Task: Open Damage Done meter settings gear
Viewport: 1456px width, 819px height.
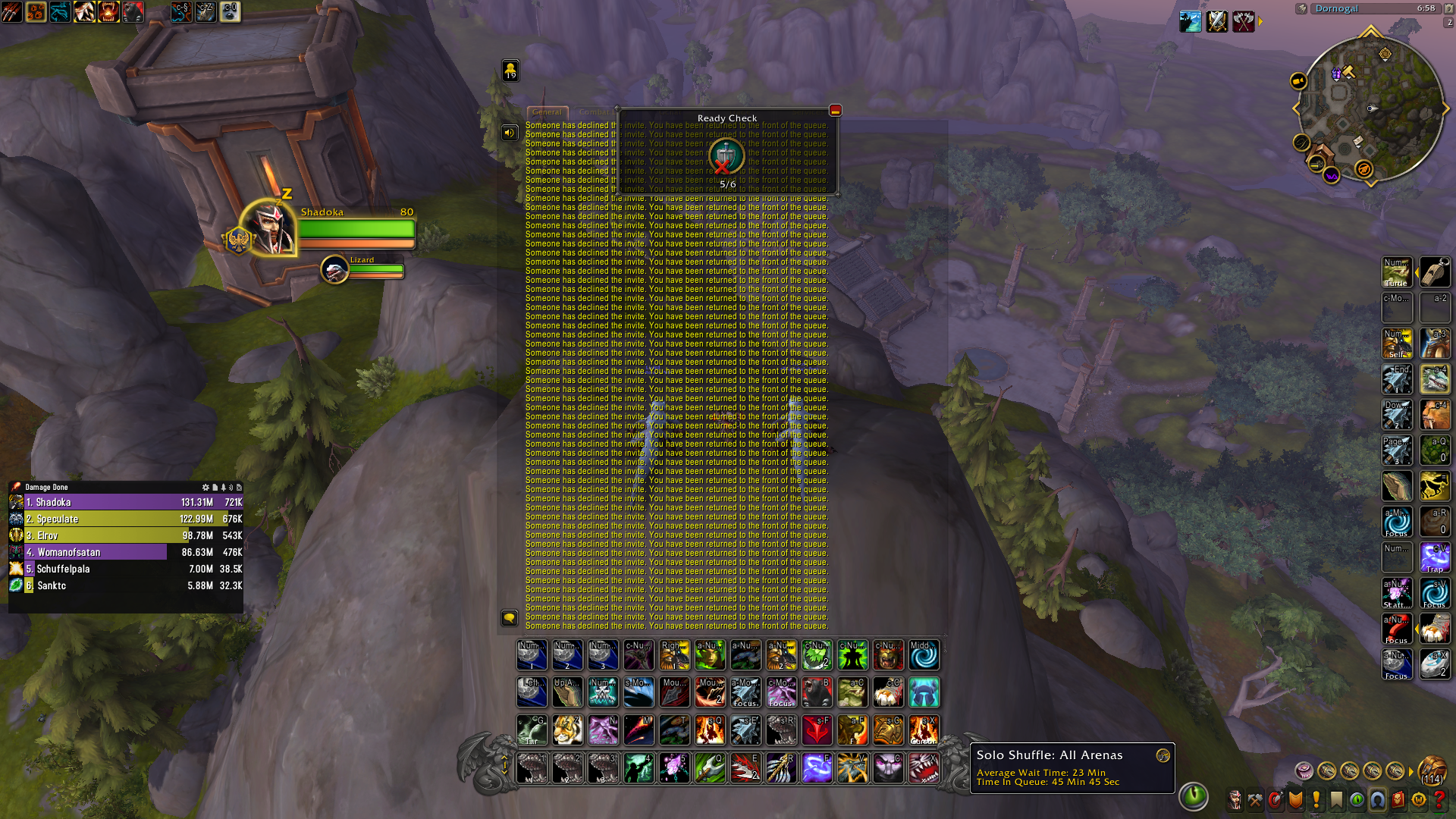Action: coord(206,488)
